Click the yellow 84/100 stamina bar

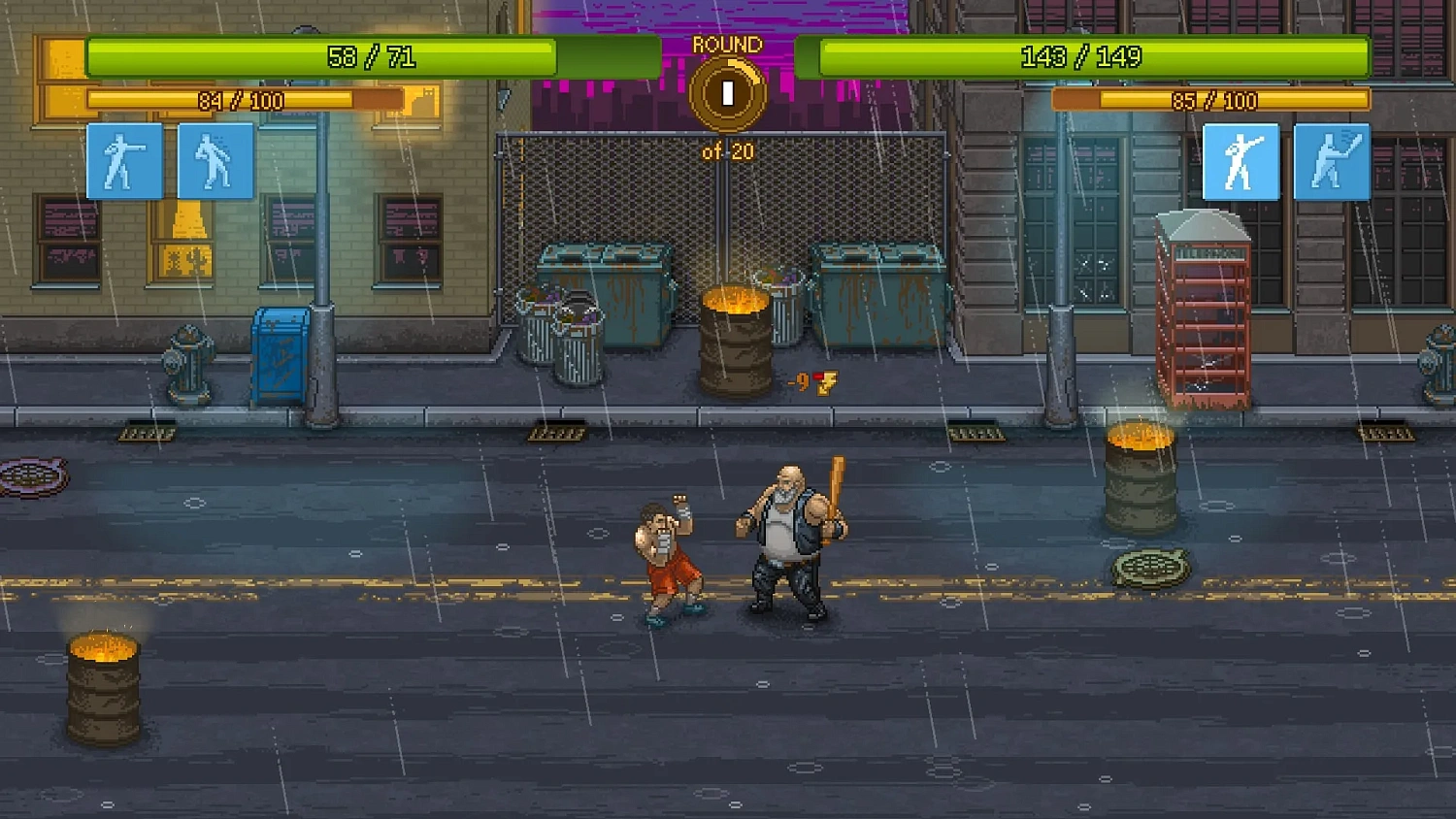[243, 99]
